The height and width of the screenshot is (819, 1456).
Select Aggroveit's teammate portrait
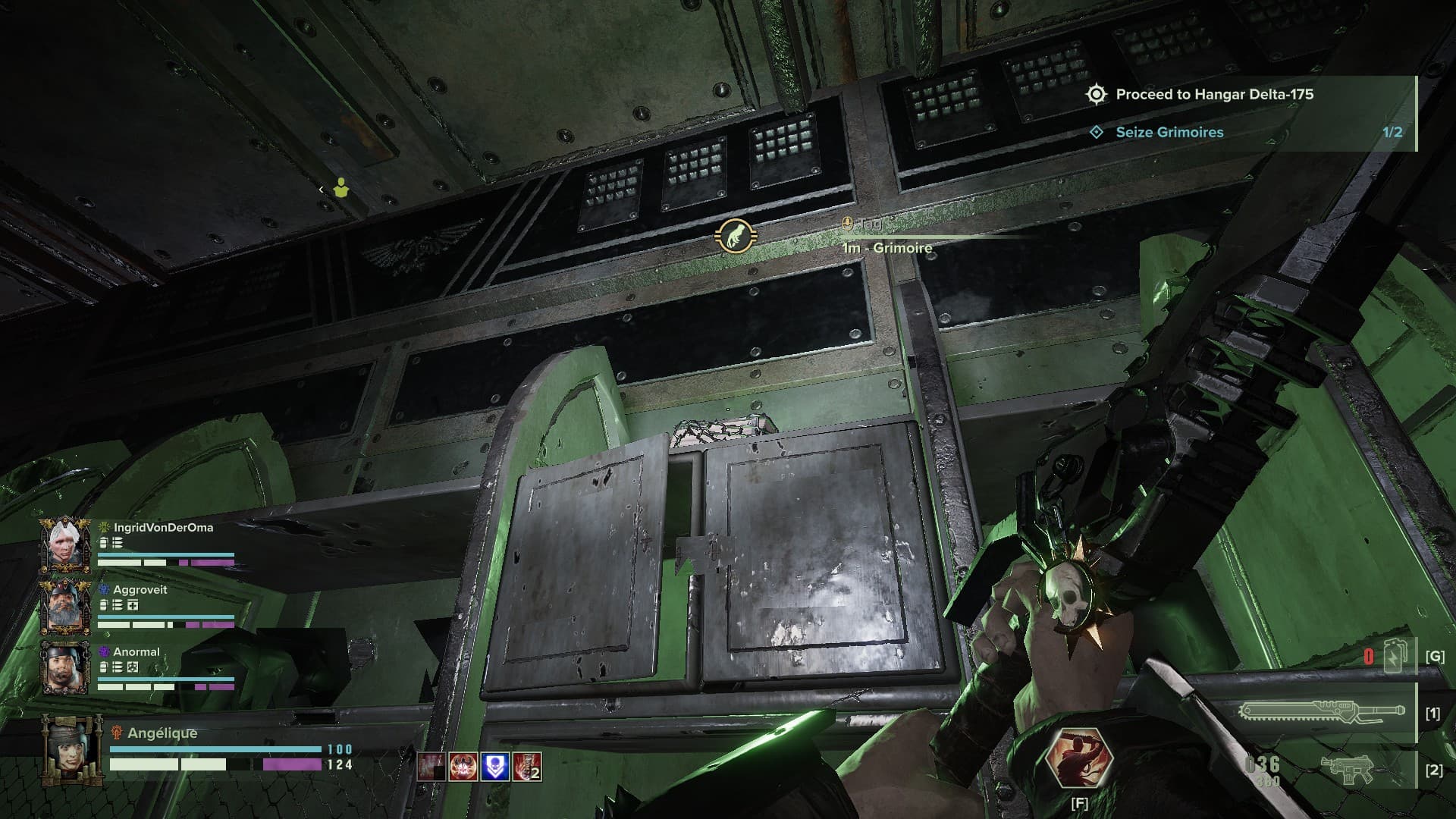coord(65,606)
